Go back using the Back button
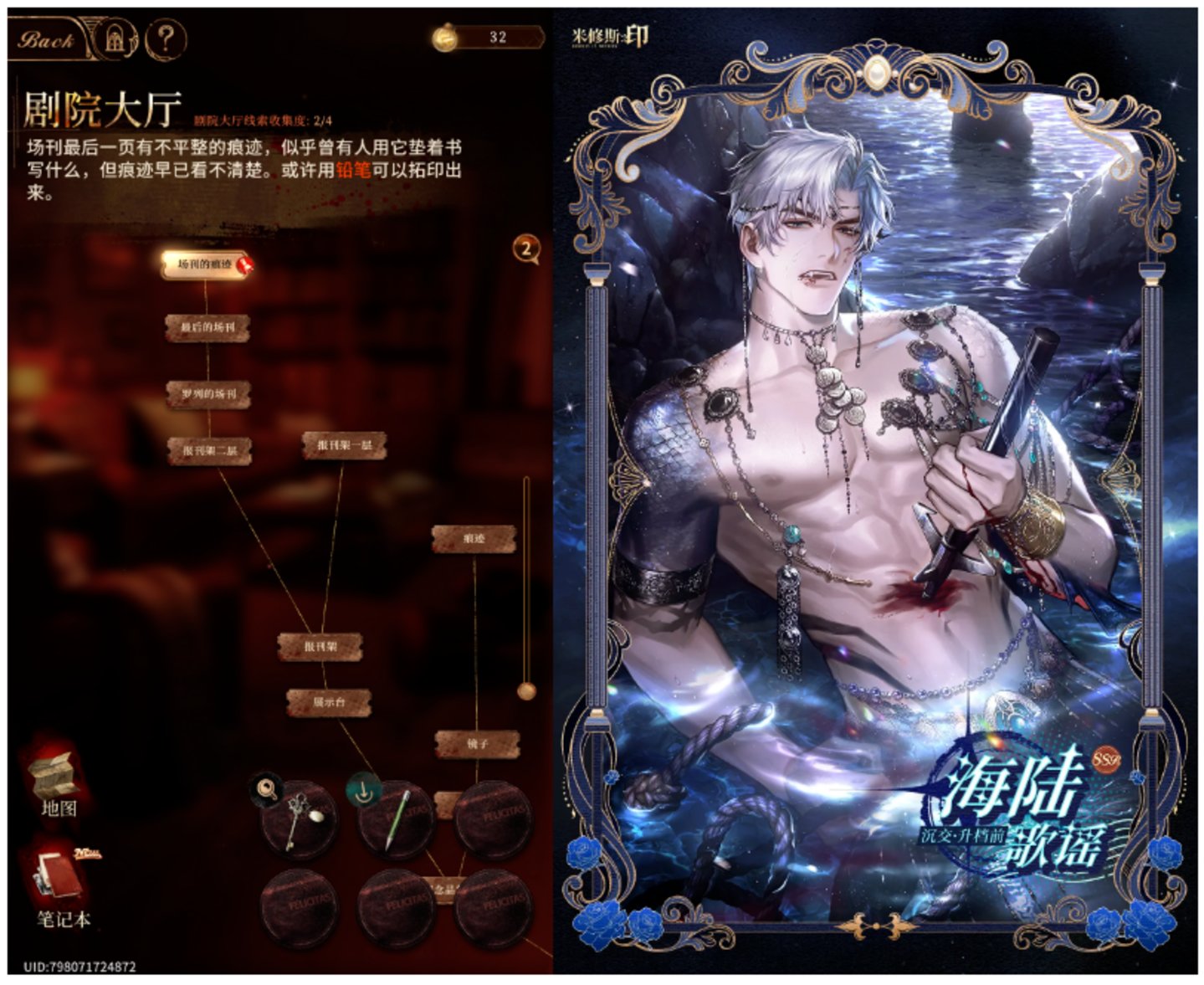 [x=48, y=39]
